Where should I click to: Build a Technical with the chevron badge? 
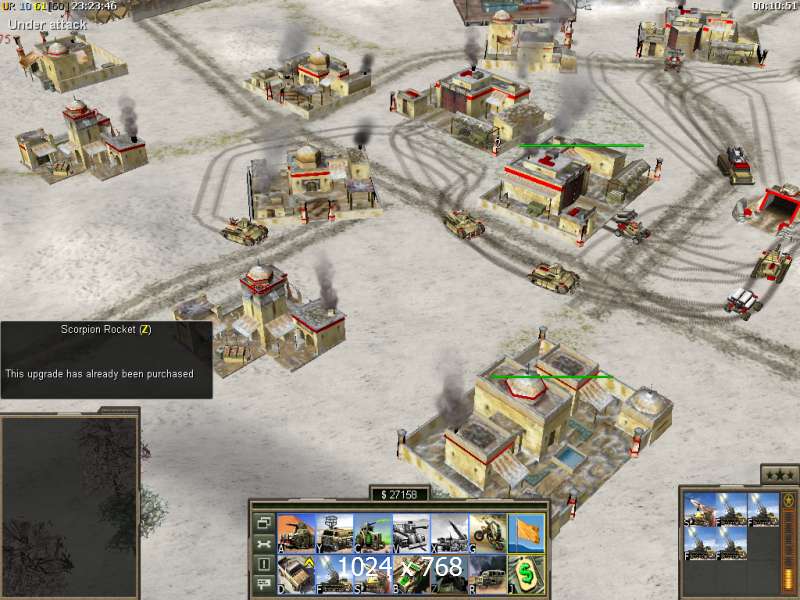(x=295, y=571)
